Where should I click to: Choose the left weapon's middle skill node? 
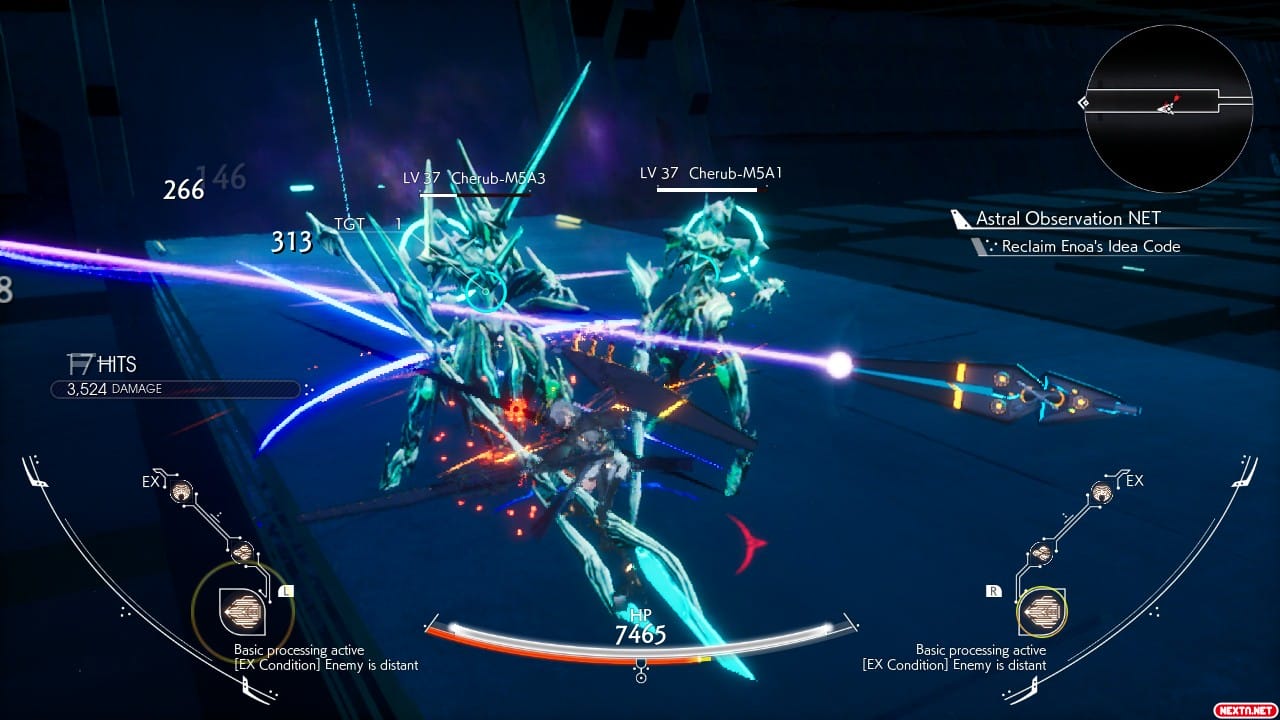point(241,552)
